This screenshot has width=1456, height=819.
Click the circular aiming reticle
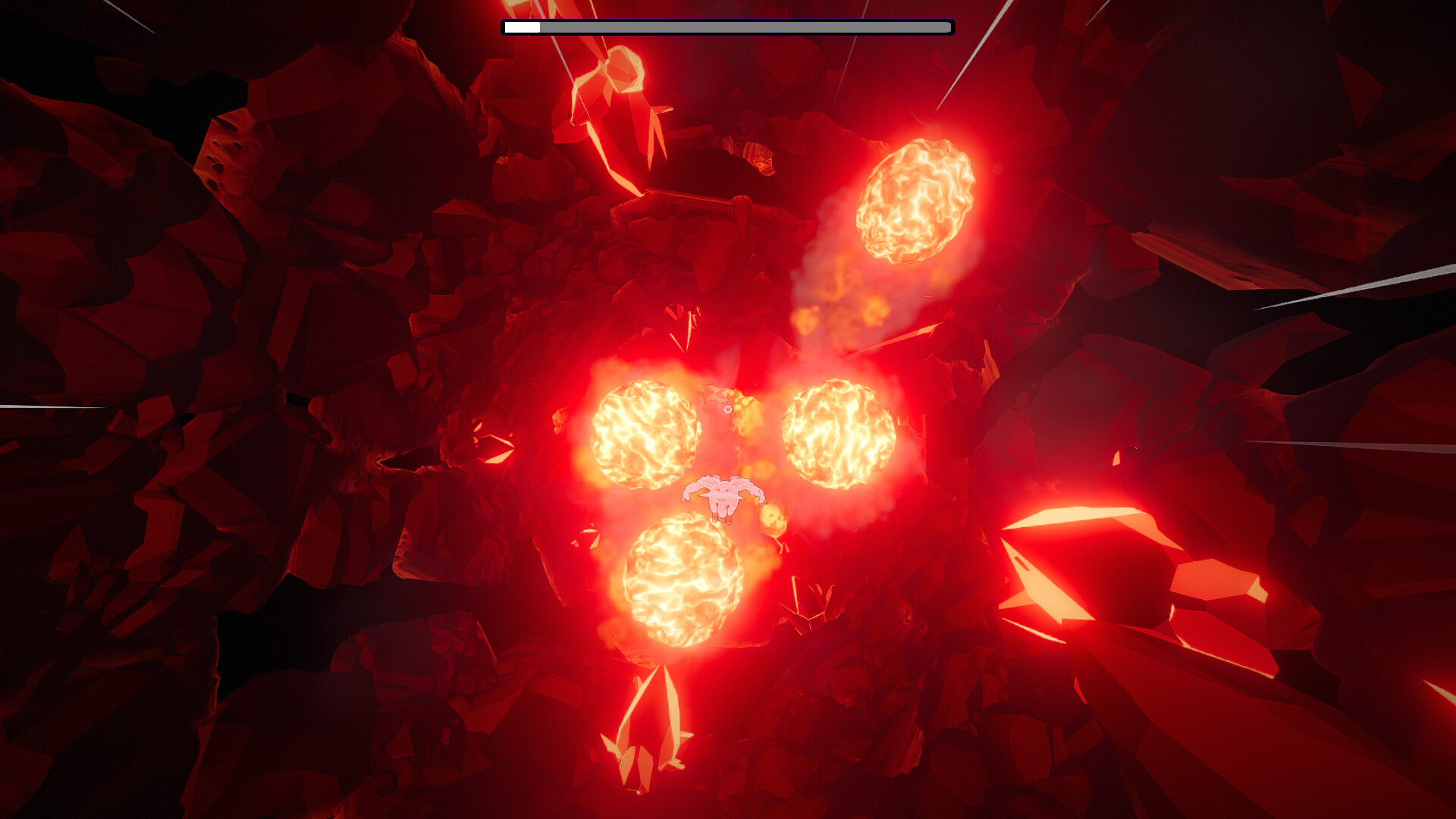[729, 409]
